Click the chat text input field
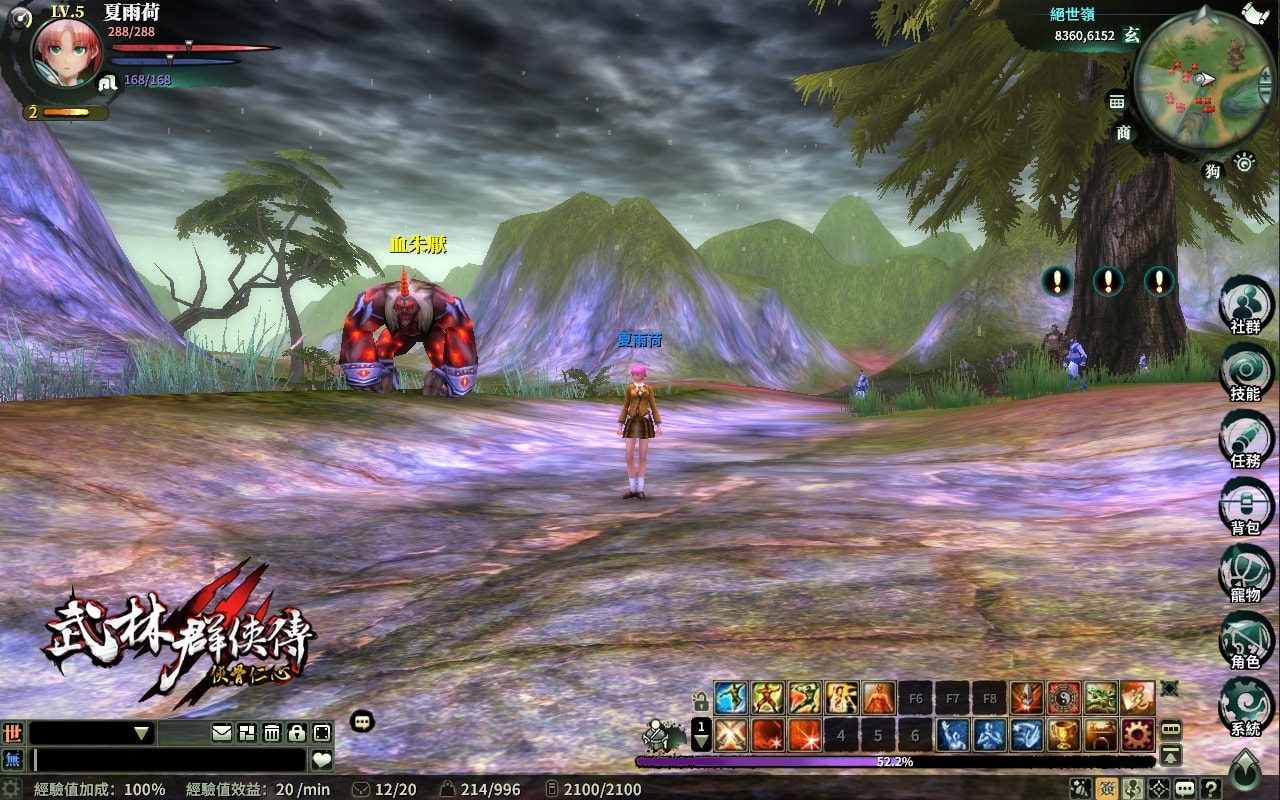The height and width of the screenshot is (800, 1280). tap(170, 760)
